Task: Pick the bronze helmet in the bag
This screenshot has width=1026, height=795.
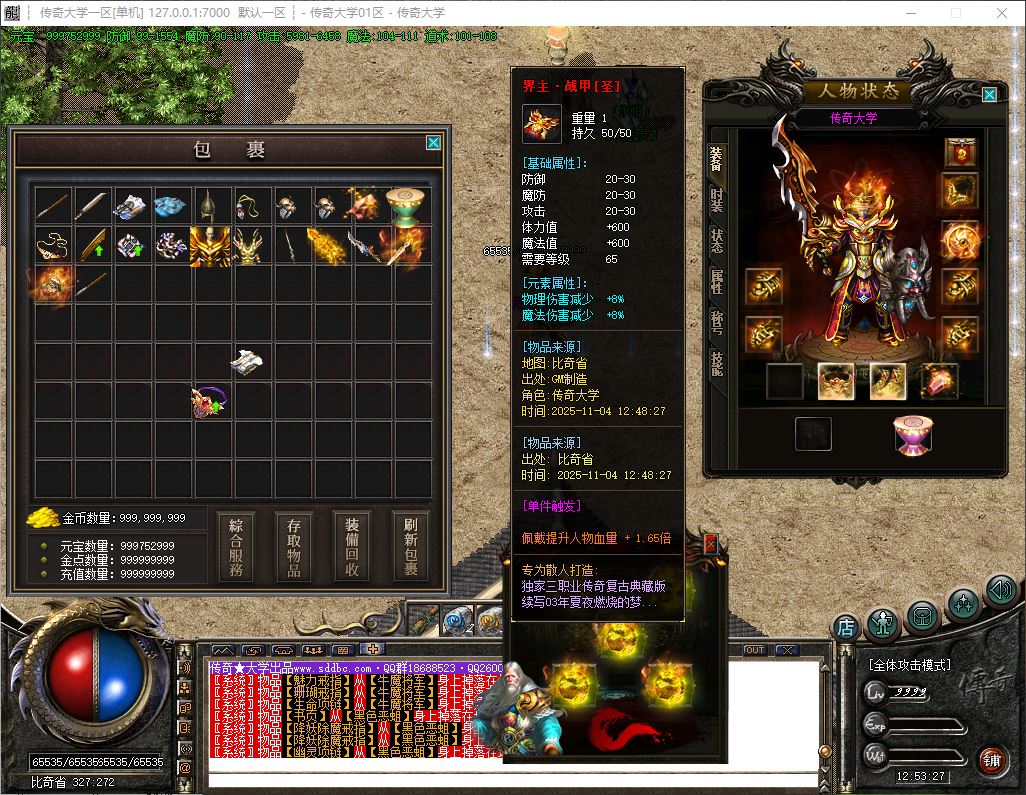Action: point(209,205)
